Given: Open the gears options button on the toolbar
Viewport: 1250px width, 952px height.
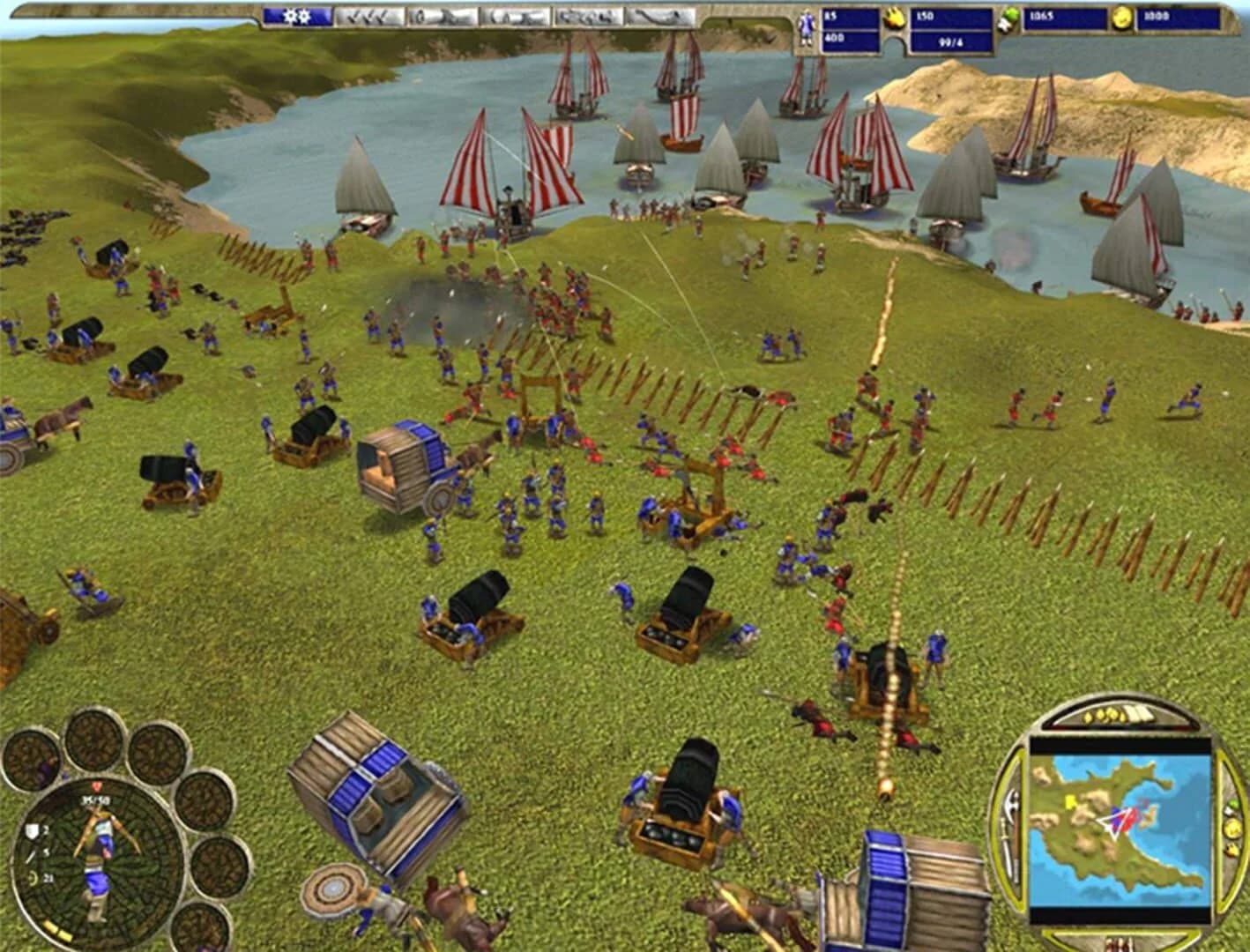Looking at the screenshot, I should coord(297,16).
